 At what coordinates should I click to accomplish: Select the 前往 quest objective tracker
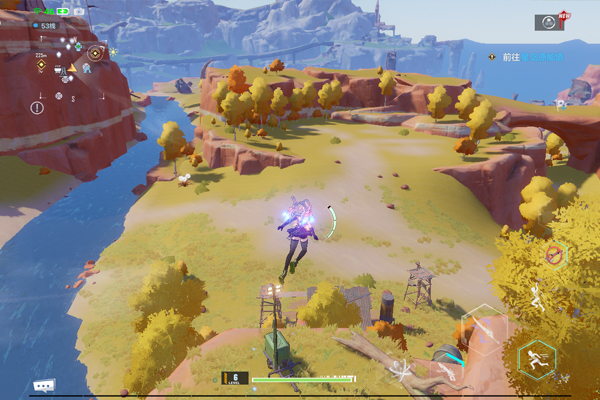coord(527,57)
